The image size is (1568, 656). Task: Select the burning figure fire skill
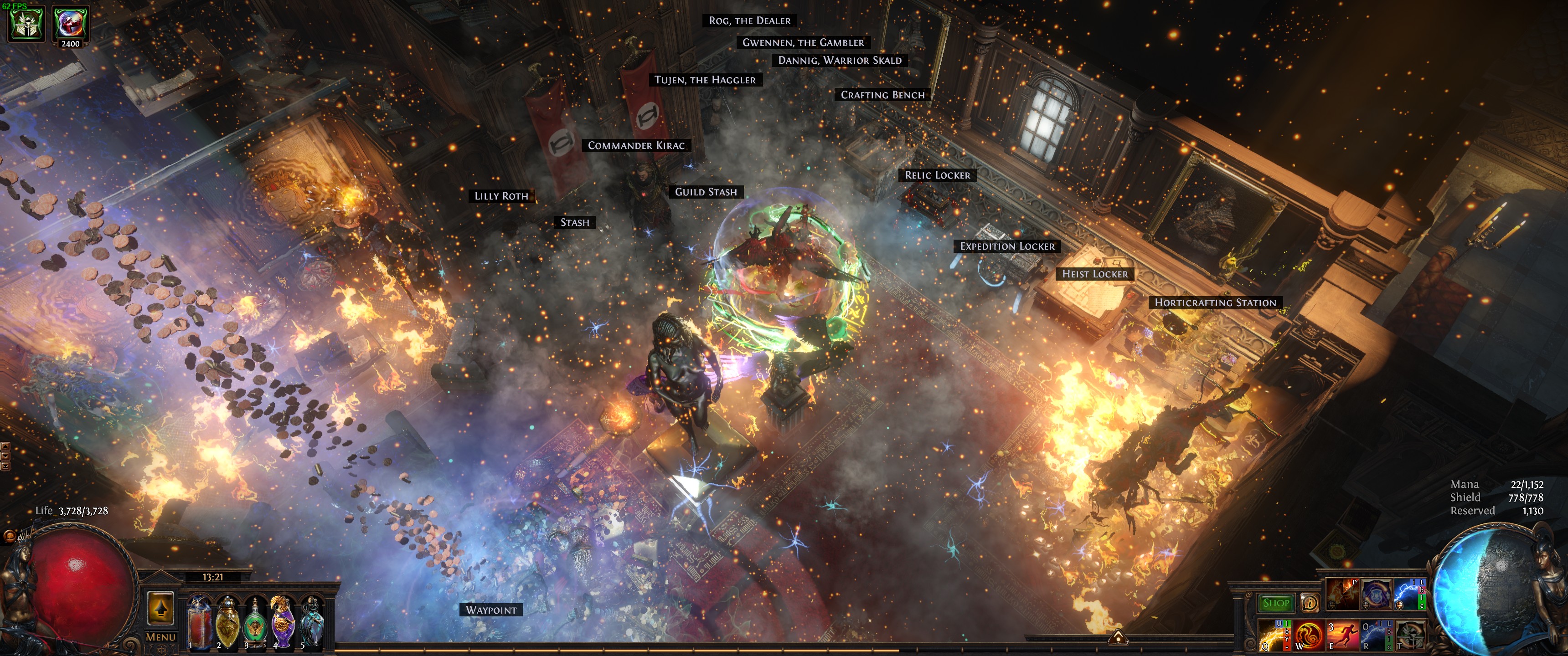1342,594
